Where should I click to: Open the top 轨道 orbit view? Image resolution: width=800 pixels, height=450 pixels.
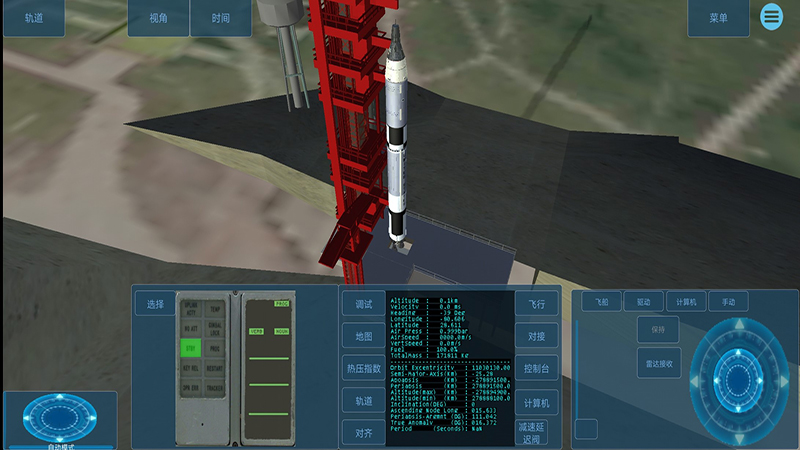point(35,18)
